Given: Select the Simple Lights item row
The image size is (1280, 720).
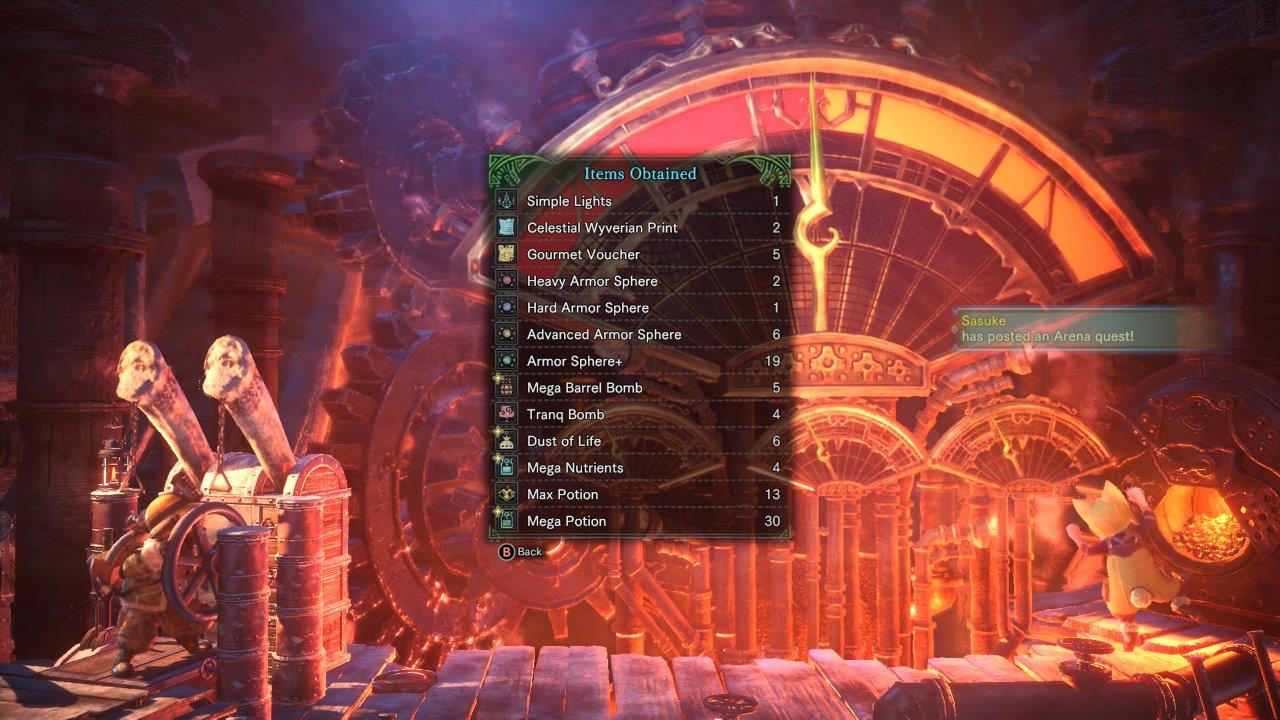Looking at the screenshot, I should point(639,201).
